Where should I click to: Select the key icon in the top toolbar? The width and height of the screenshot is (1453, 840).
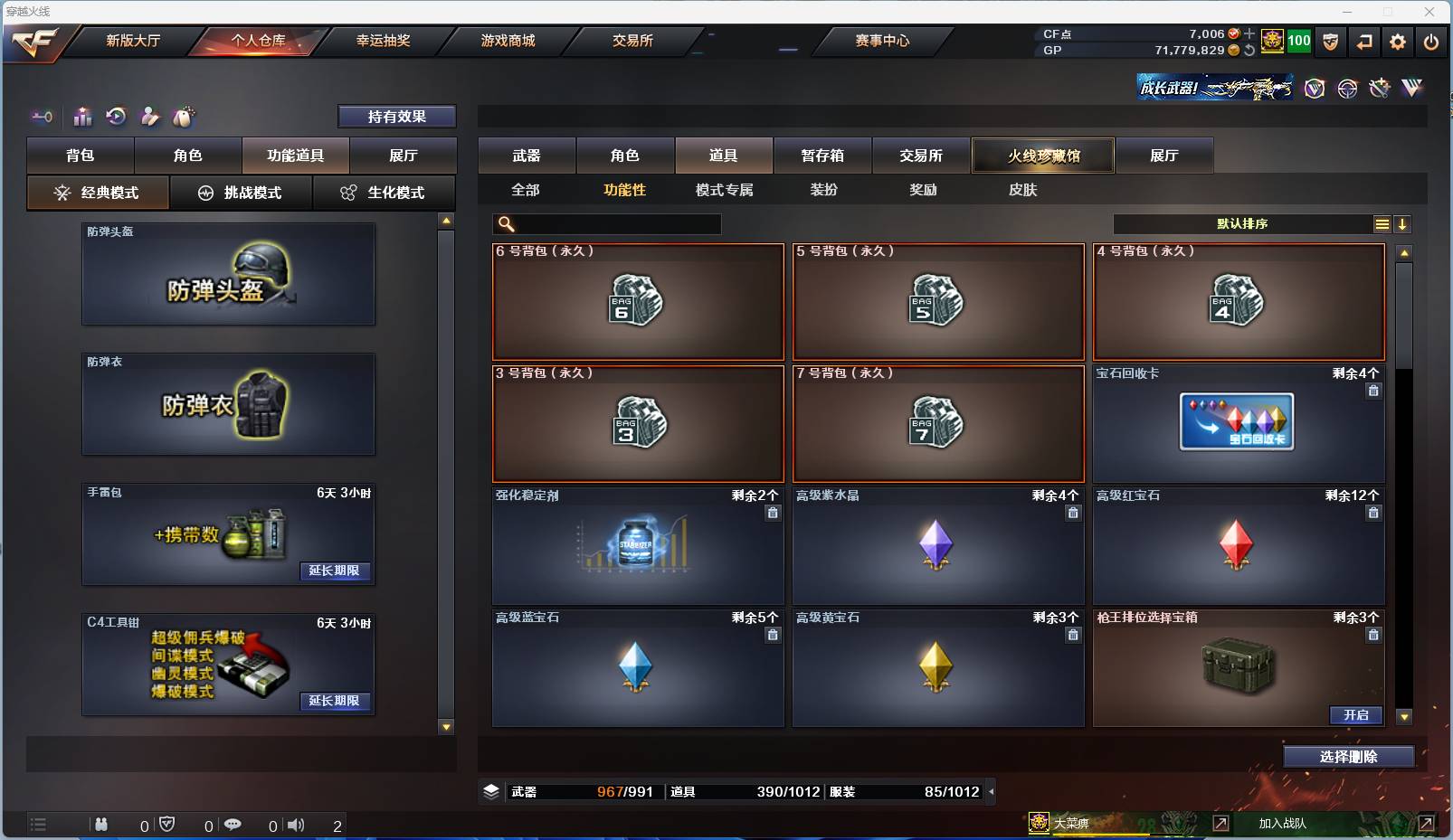[x=42, y=117]
